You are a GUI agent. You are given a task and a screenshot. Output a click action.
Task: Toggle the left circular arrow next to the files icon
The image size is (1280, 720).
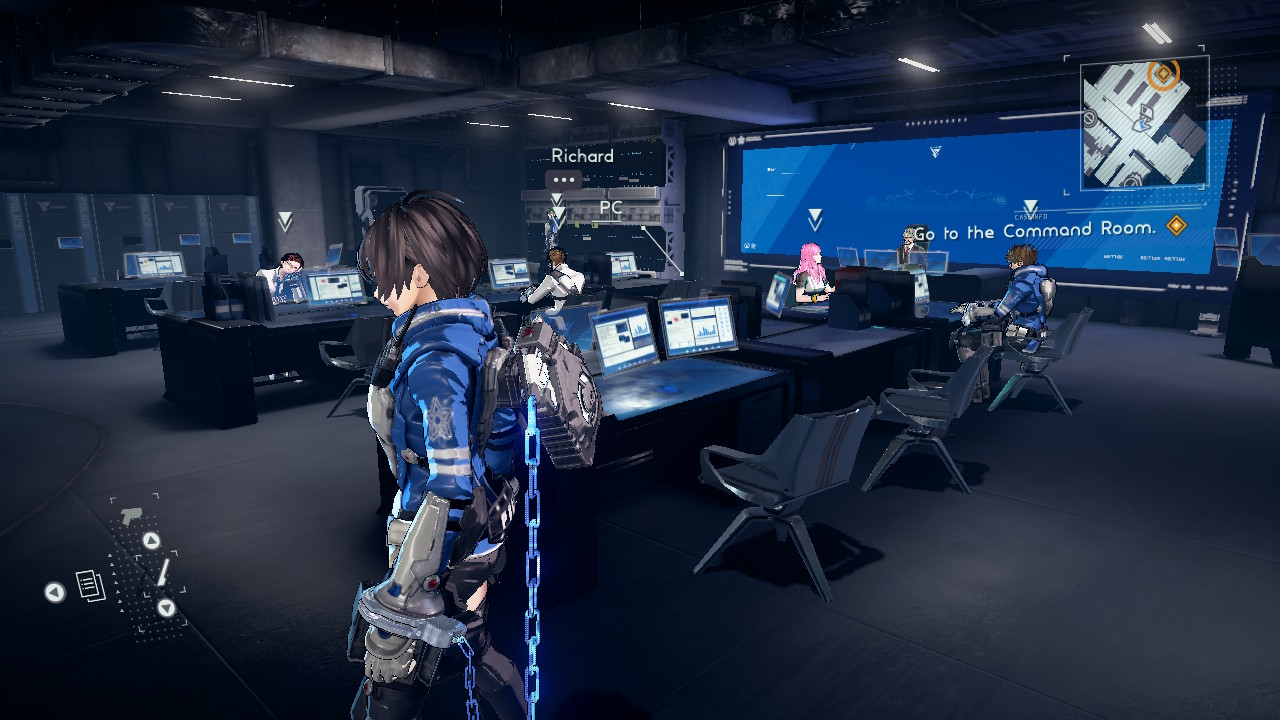coord(55,593)
